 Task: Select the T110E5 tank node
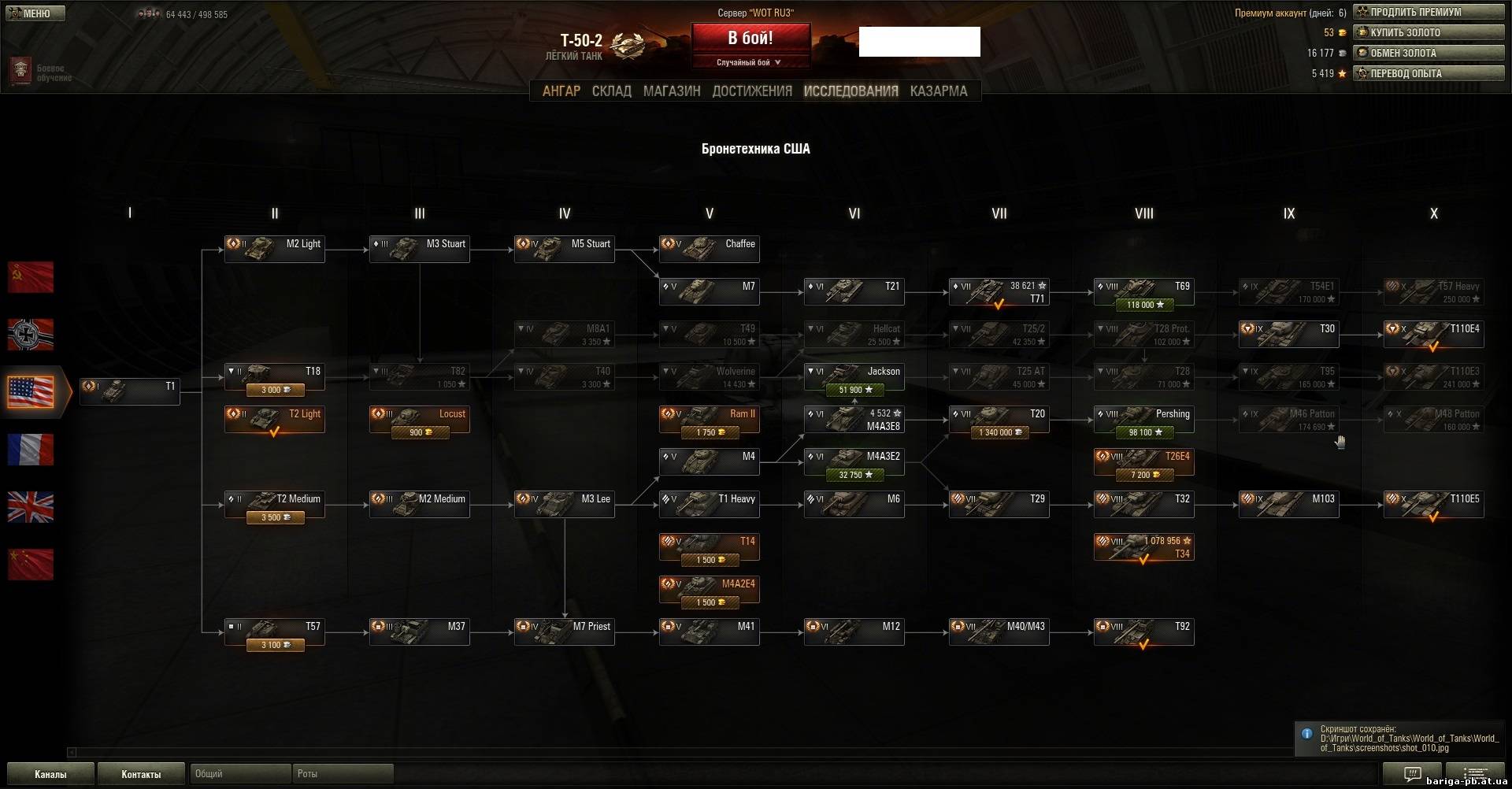(1433, 504)
